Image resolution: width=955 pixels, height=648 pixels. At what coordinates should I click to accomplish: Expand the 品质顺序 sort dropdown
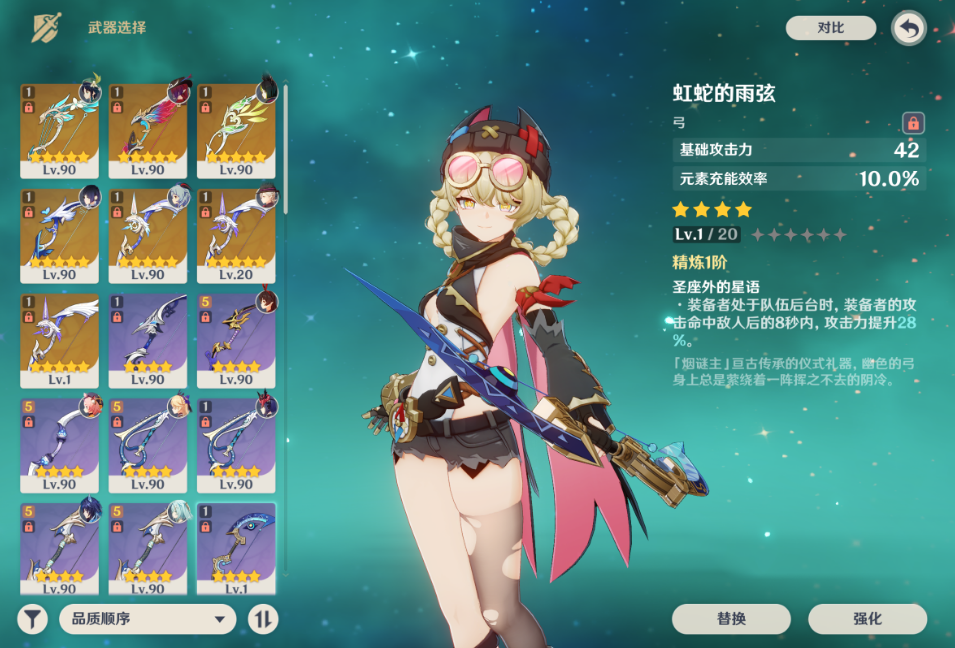tap(148, 619)
